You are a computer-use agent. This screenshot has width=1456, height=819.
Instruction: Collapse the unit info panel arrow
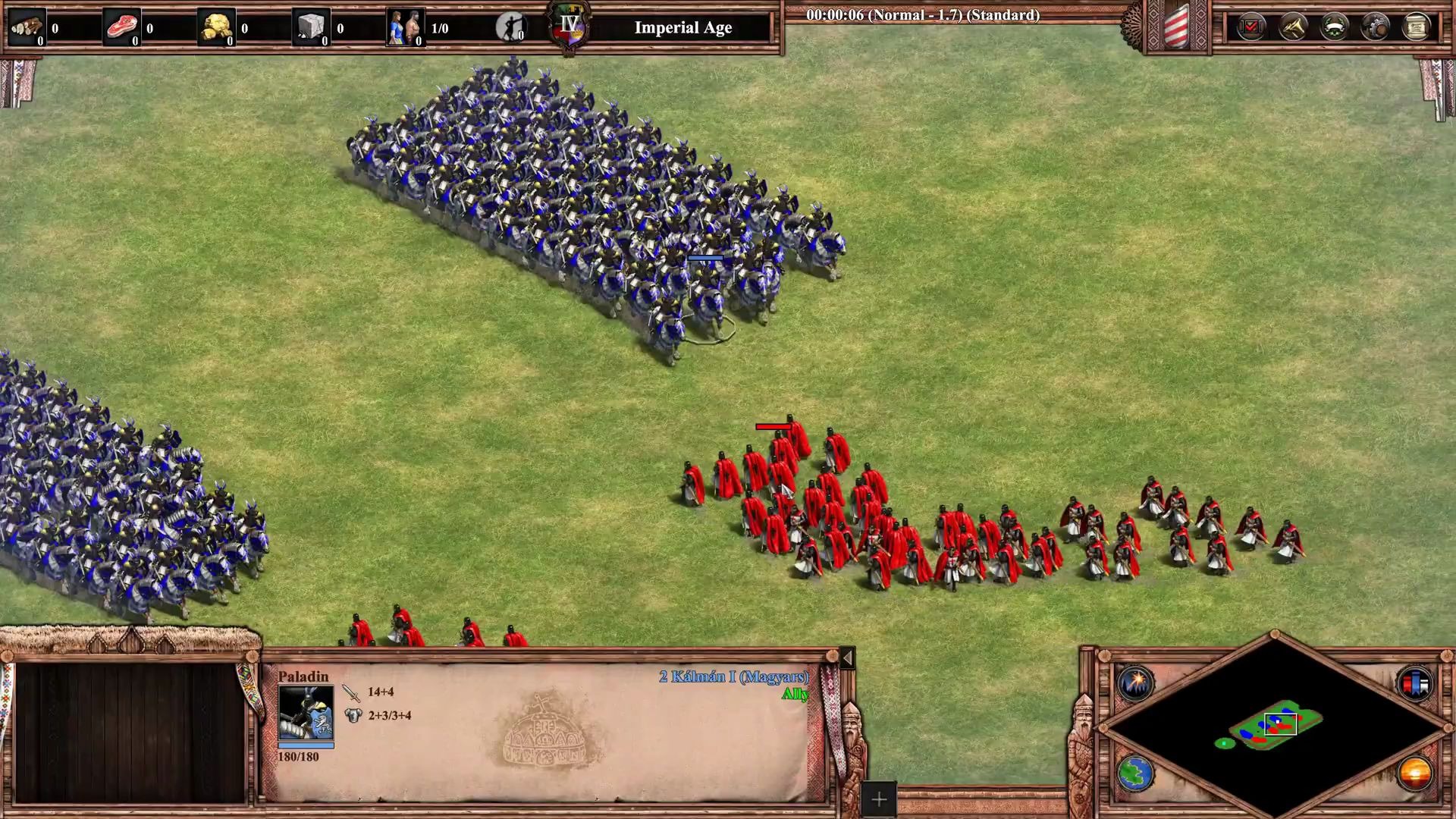[847, 657]
